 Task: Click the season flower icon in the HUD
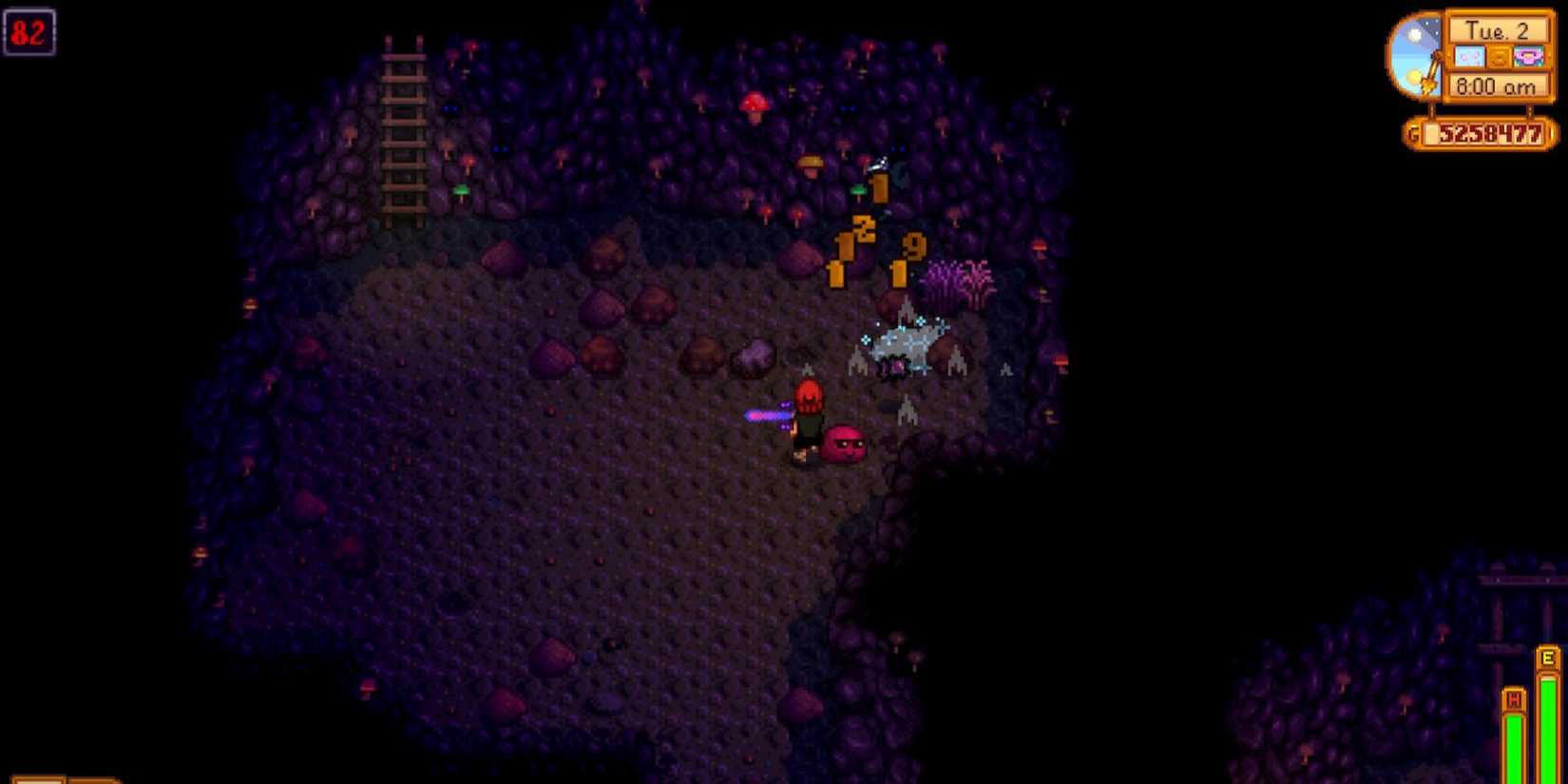click(x=1529, y=56)
